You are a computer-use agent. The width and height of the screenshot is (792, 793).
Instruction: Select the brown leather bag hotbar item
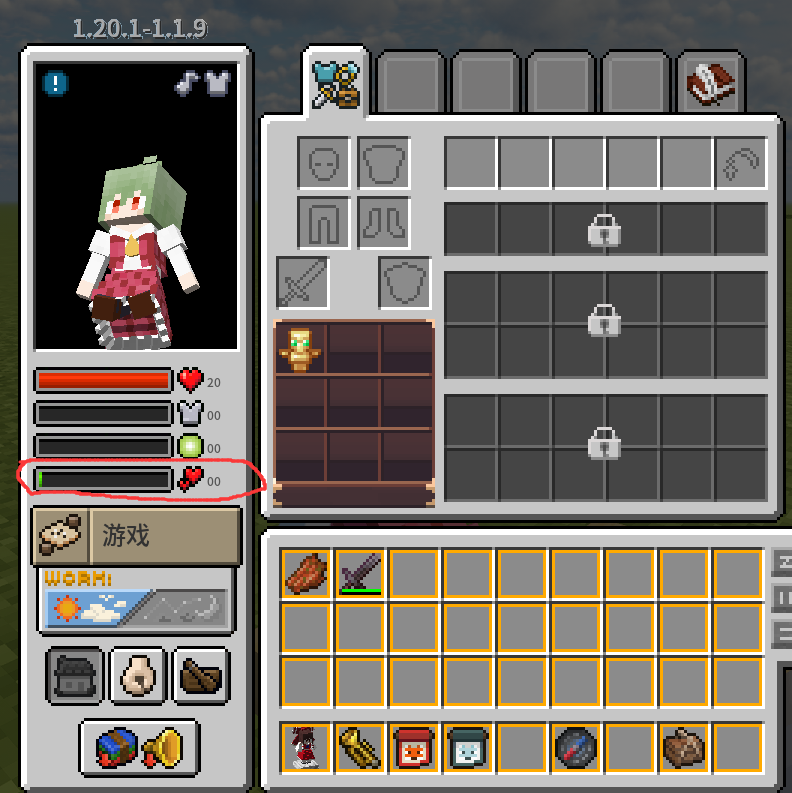point(684,748)
